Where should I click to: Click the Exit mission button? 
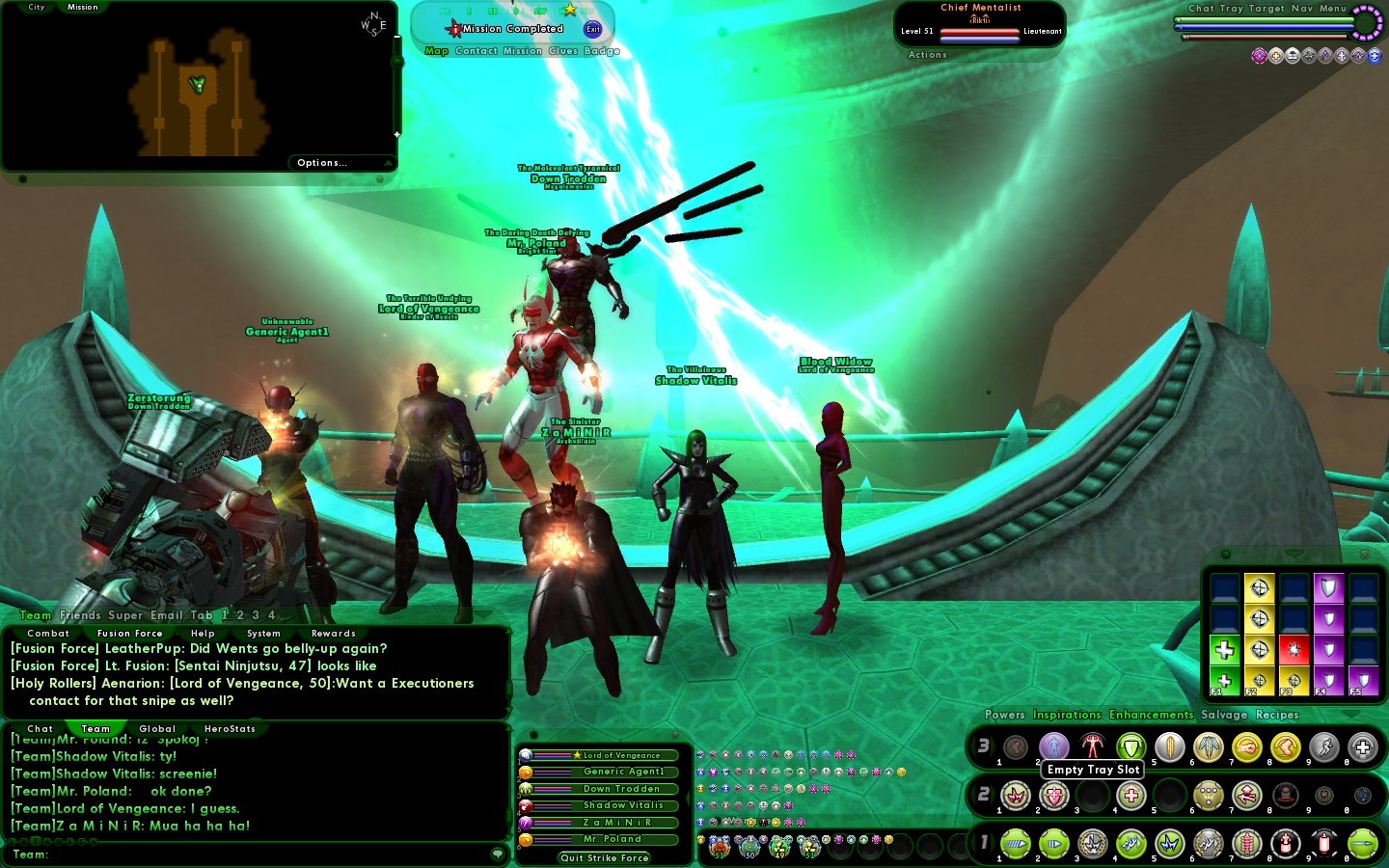(x=593, y=29)
